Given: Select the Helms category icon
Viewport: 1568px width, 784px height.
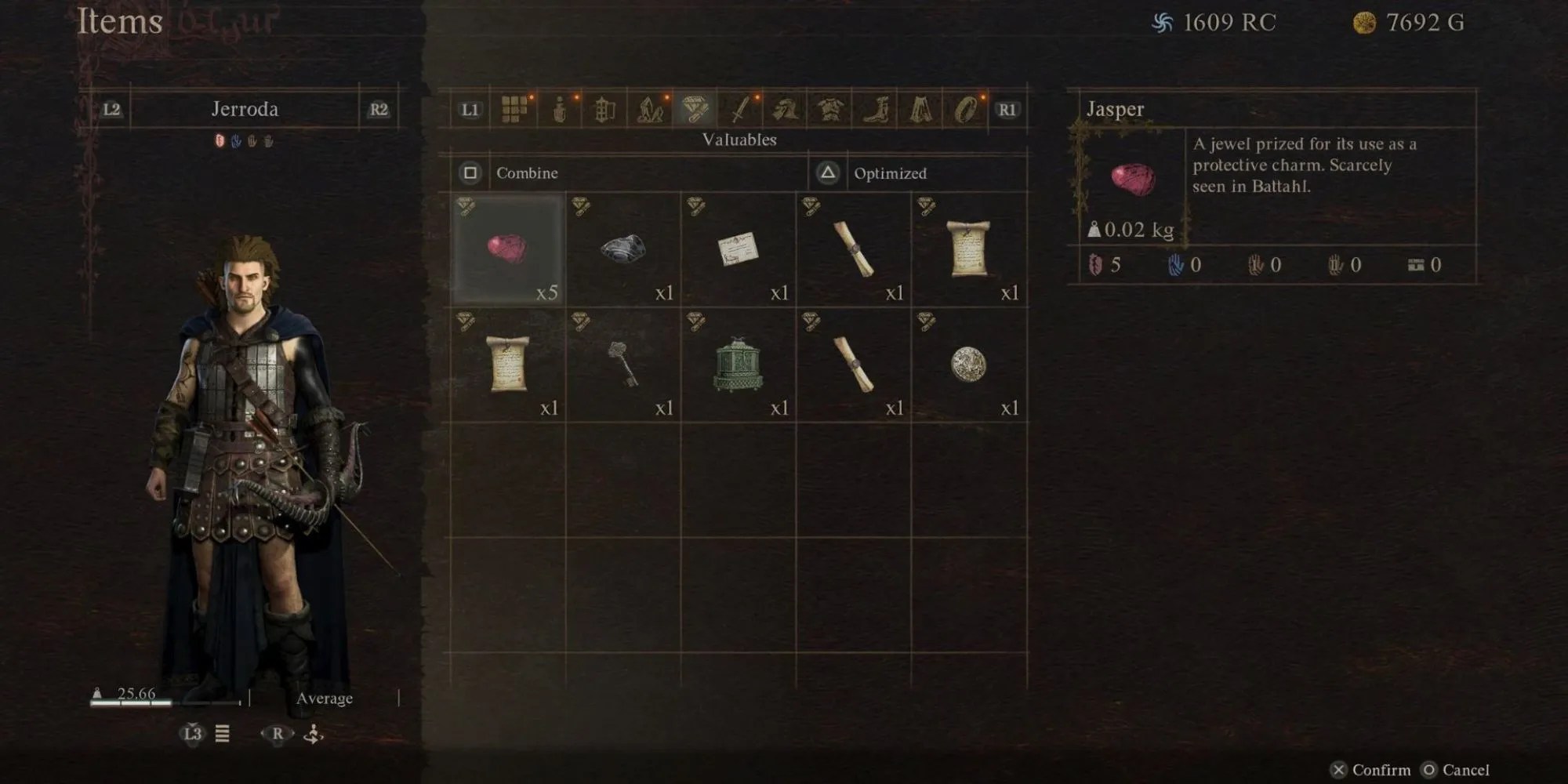Looking at the screenshot, I should pyautogui.click(x=785, y=111).
